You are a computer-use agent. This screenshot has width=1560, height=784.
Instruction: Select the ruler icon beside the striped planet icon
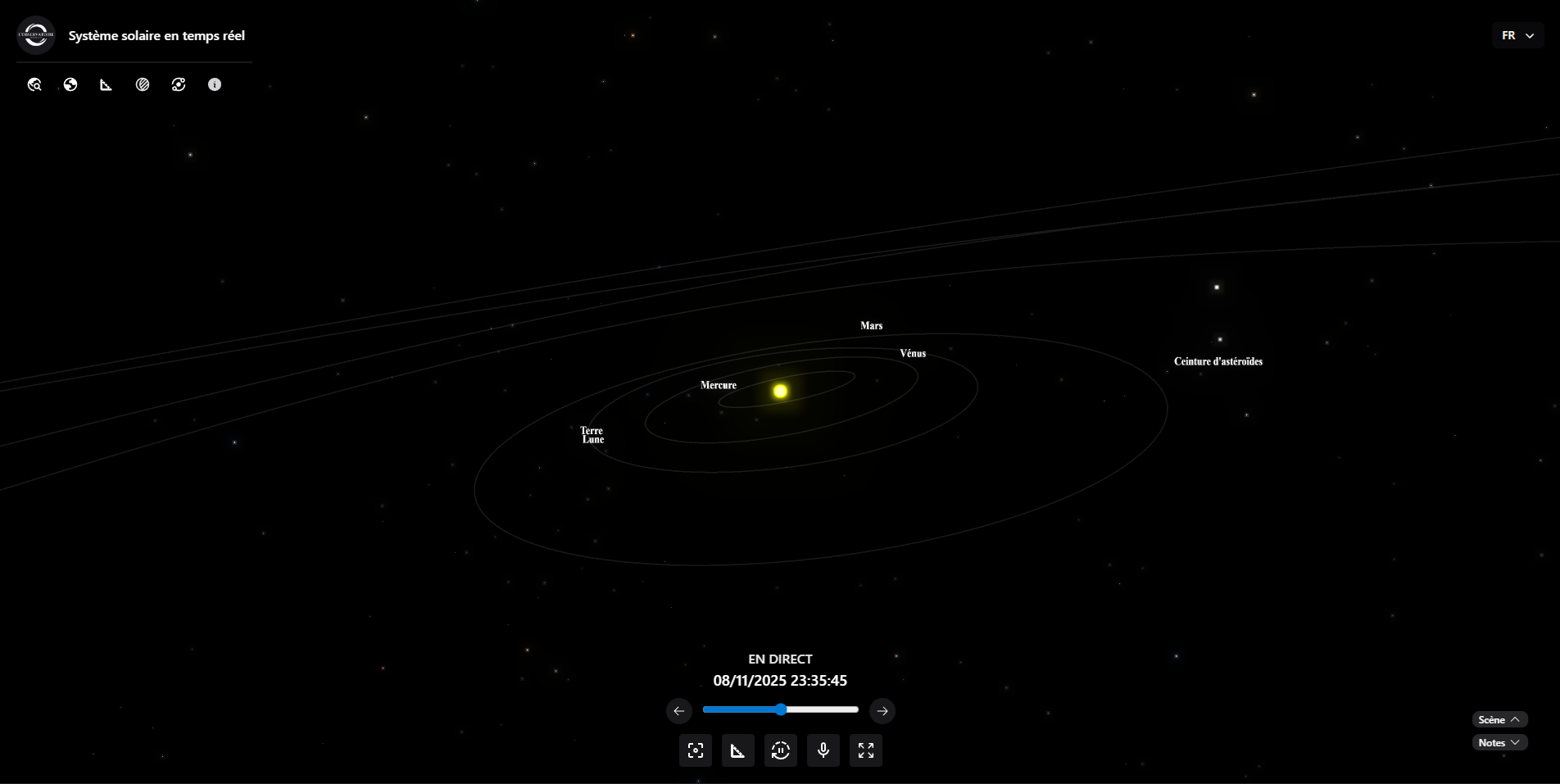pos(107,84)
